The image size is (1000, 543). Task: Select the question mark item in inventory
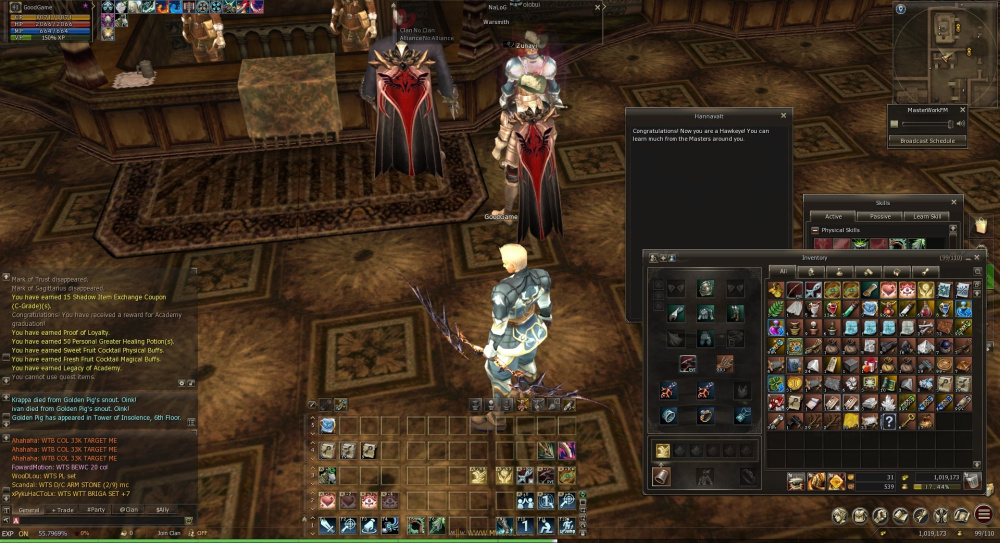tap(887, 421)
